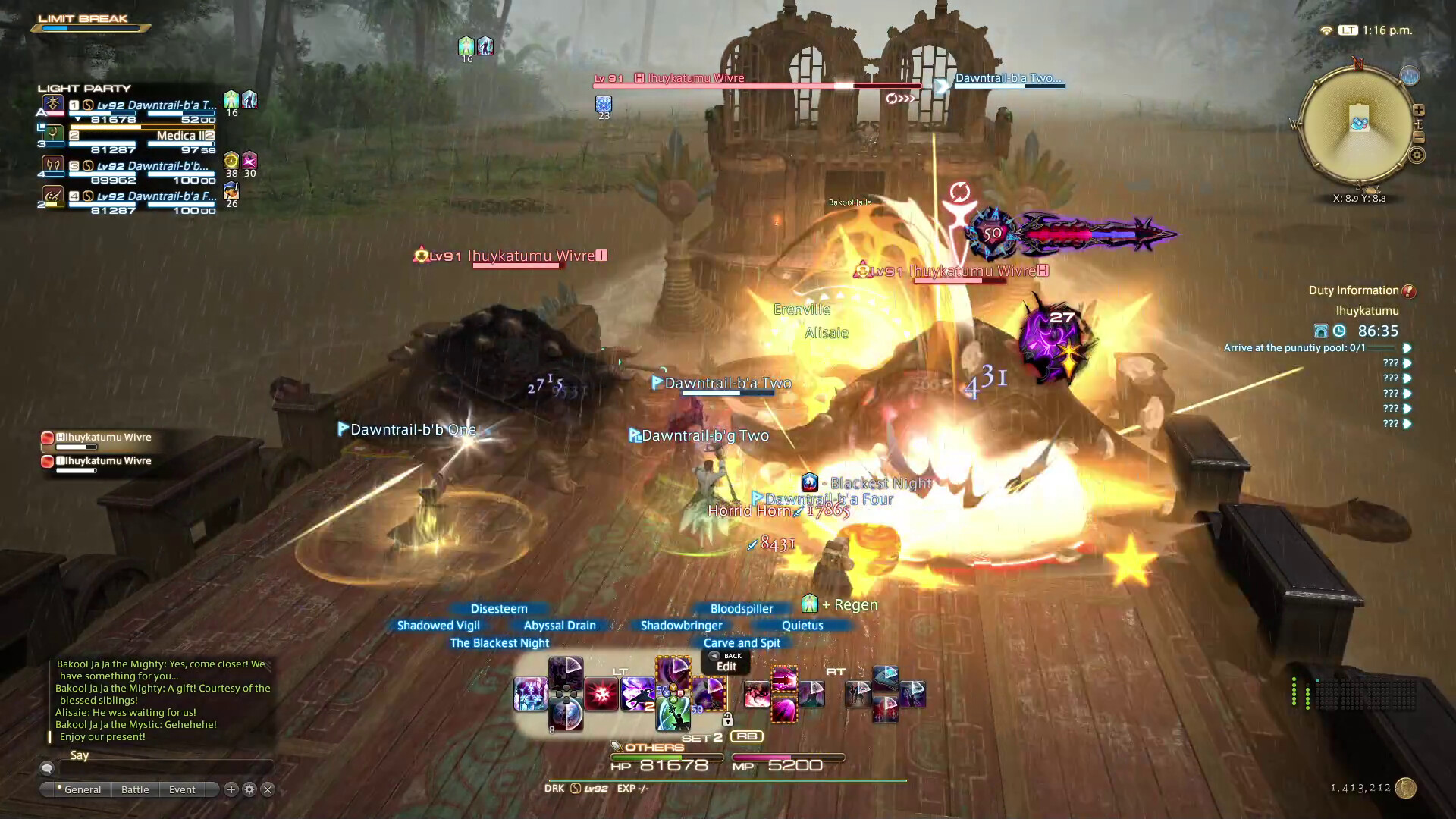Click the Quietus ability on the crossbar

click(x=802, y=625)
